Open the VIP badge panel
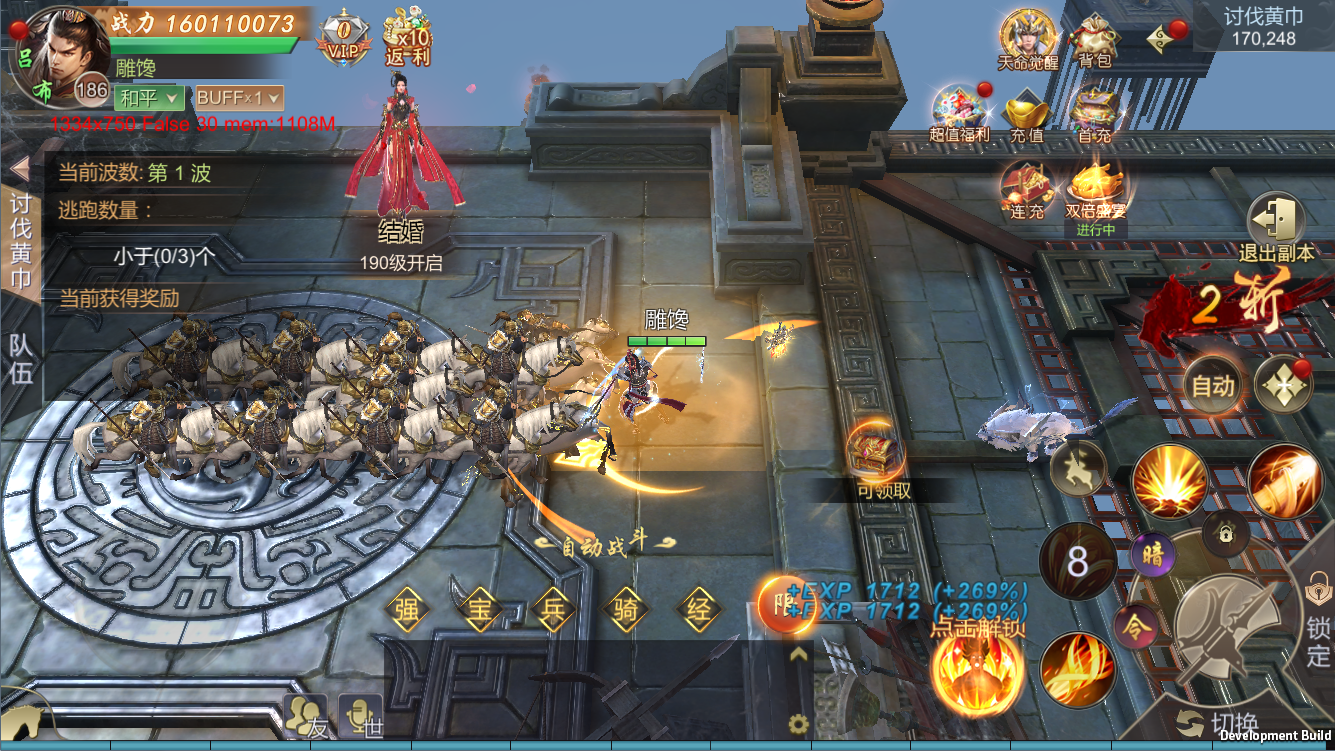The height and width of the screenshot is (751, 1335). point(343,38)
